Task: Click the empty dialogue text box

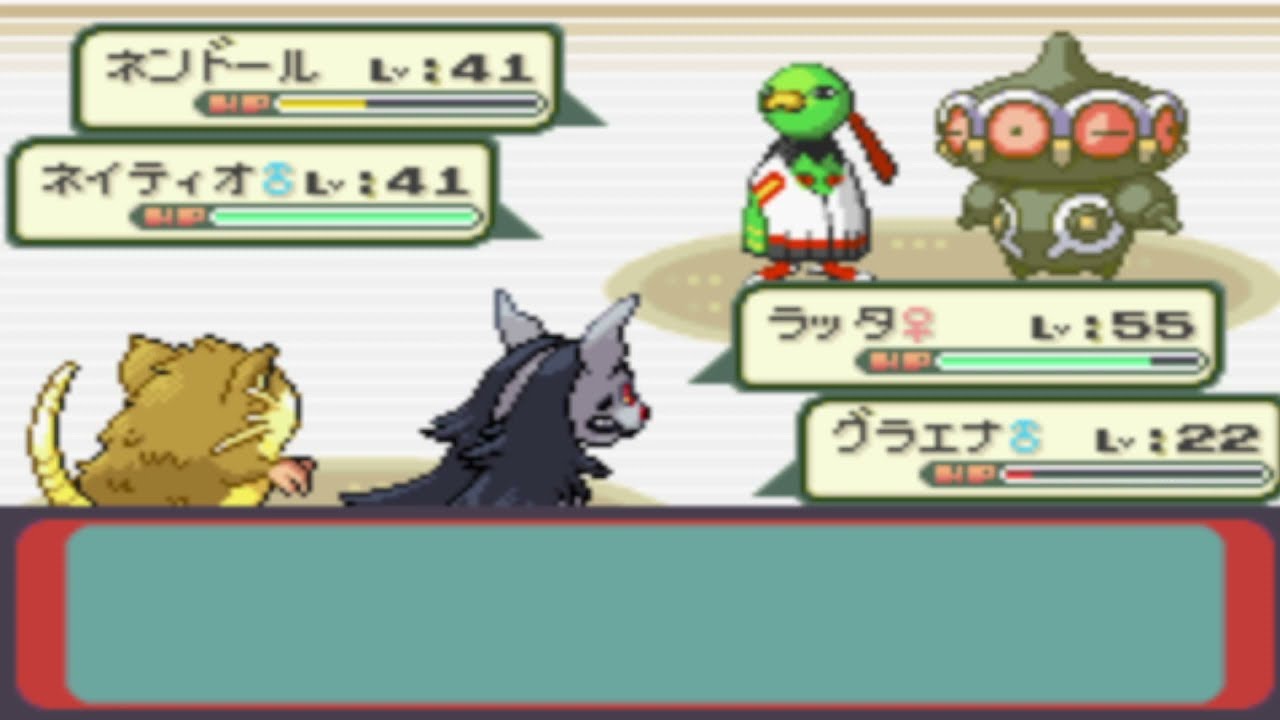Action: [x=640, y=615]
